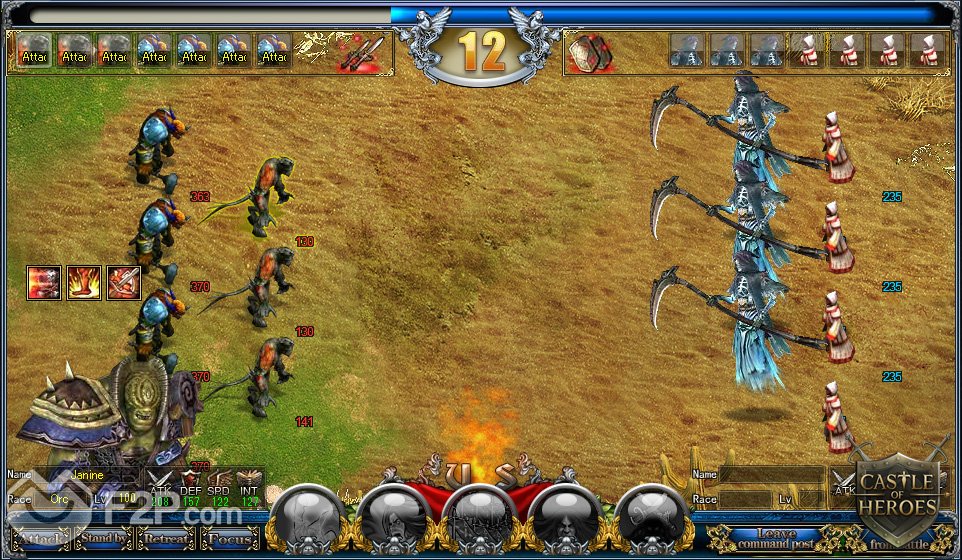Leave the command post
The image size is (962, 560).
[777, 540]
